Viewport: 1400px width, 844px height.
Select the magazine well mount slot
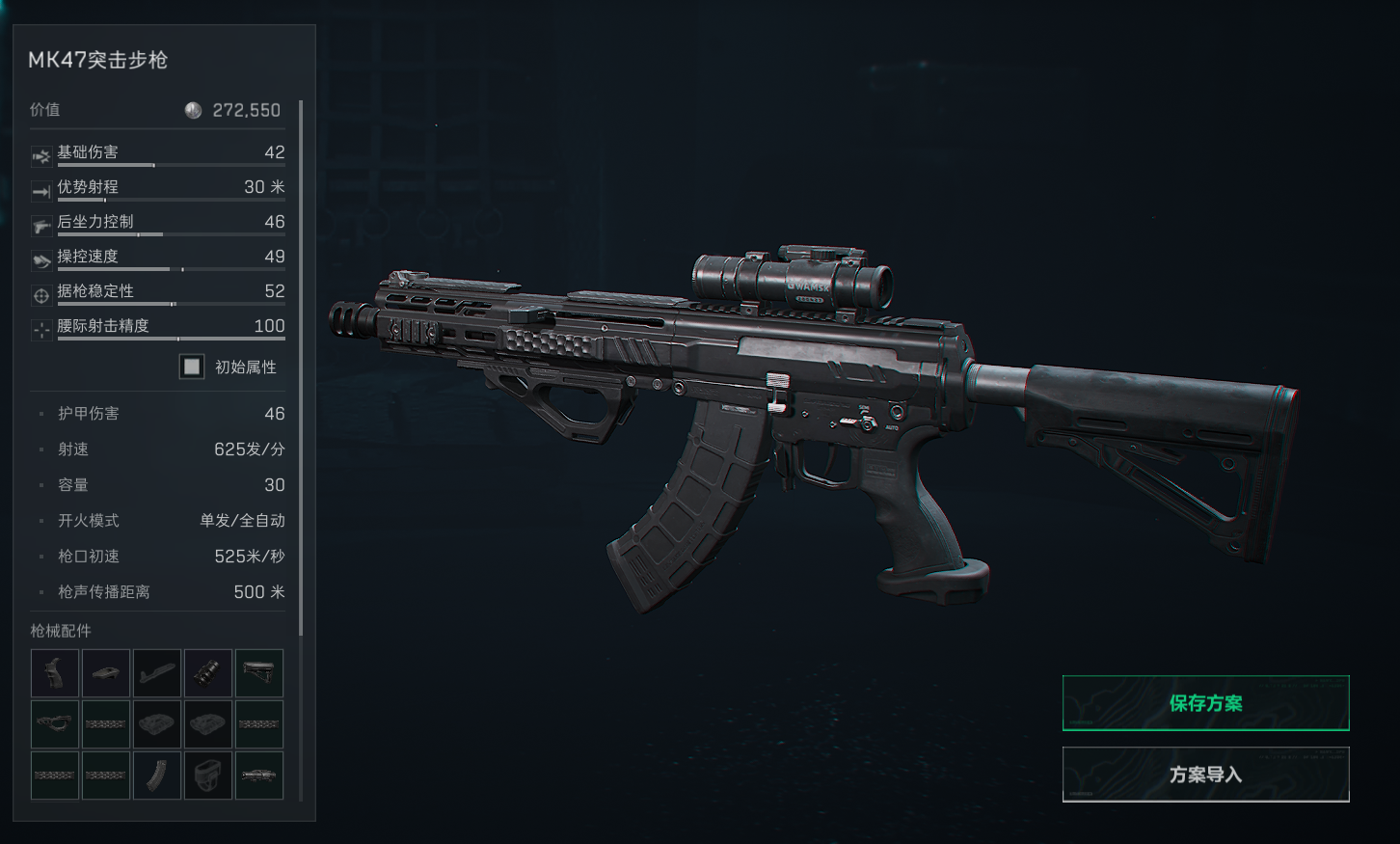click(208, 776)
